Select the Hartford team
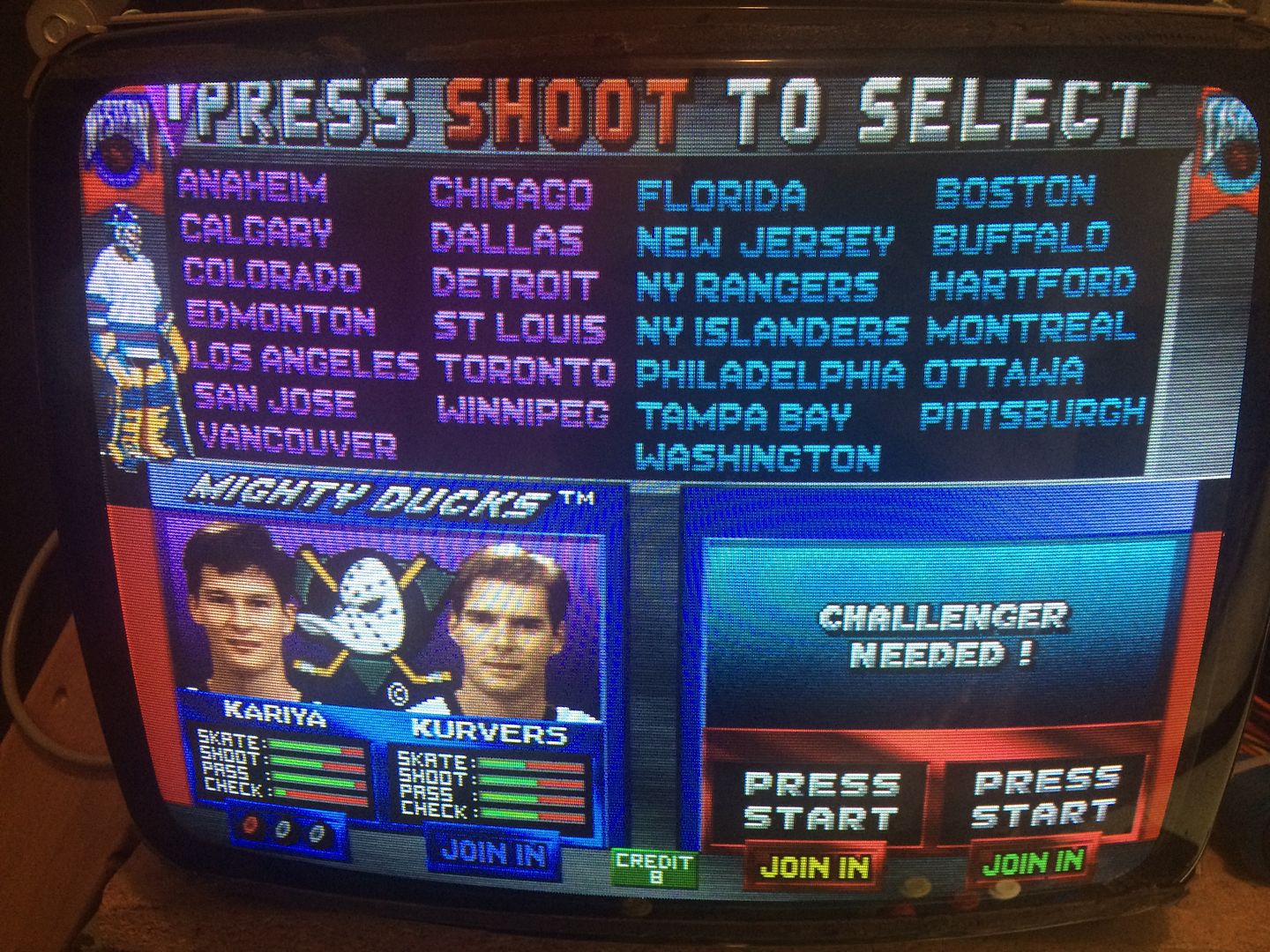Image resolution: width=1270 pixels, height=952 pixels. coord(1032,284)
